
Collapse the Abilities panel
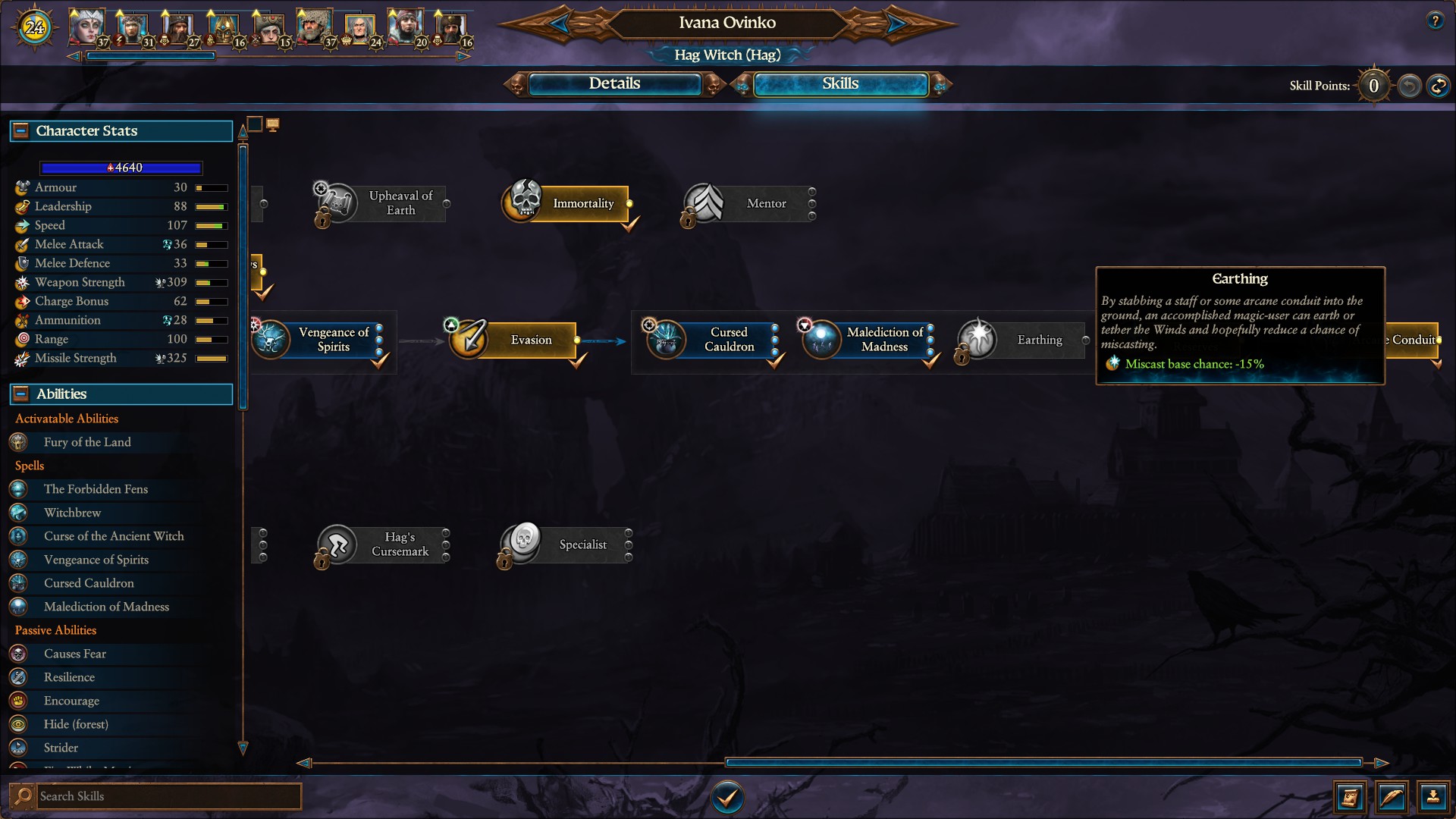[x=20, y=394]
